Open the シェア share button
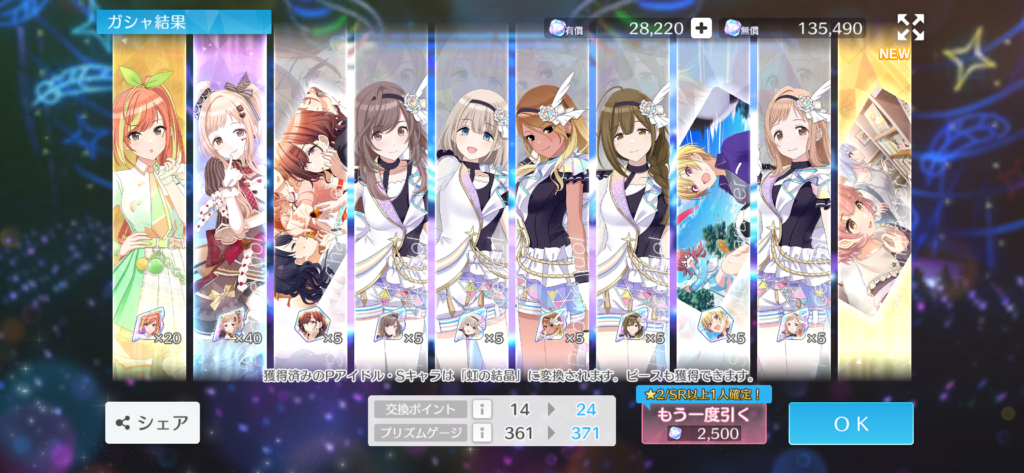1024x473 pixels. pos(152,423)
